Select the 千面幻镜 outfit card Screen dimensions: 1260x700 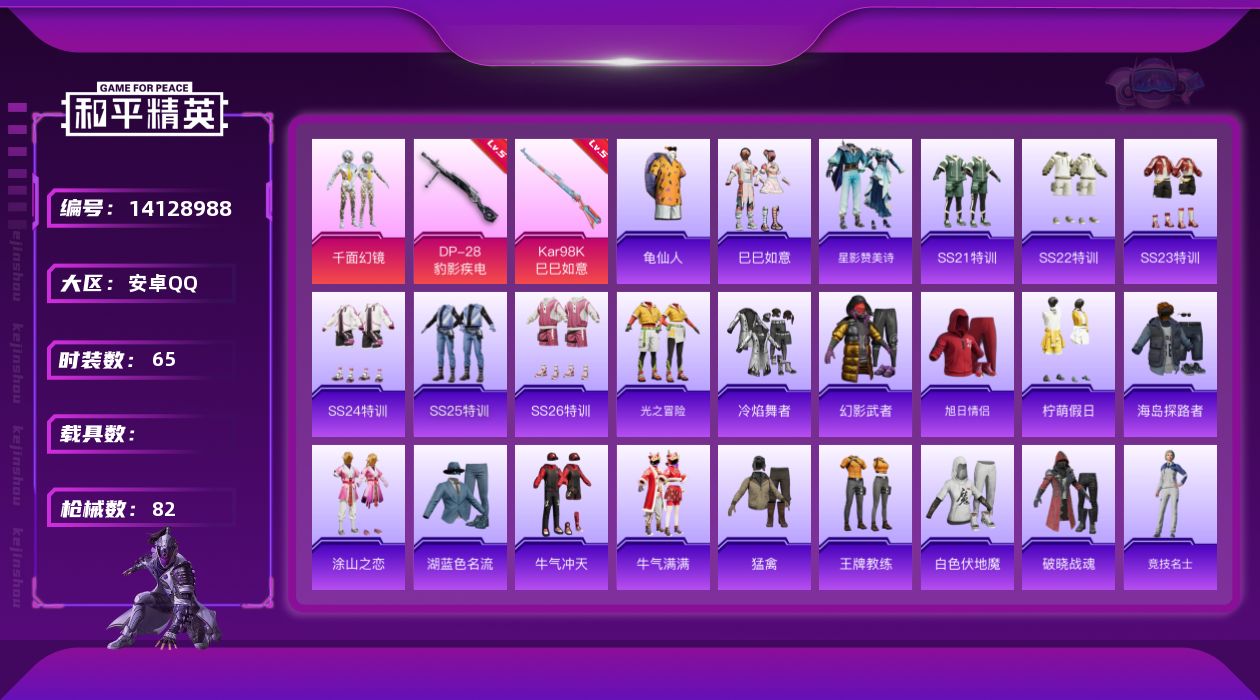pos(358,211)
